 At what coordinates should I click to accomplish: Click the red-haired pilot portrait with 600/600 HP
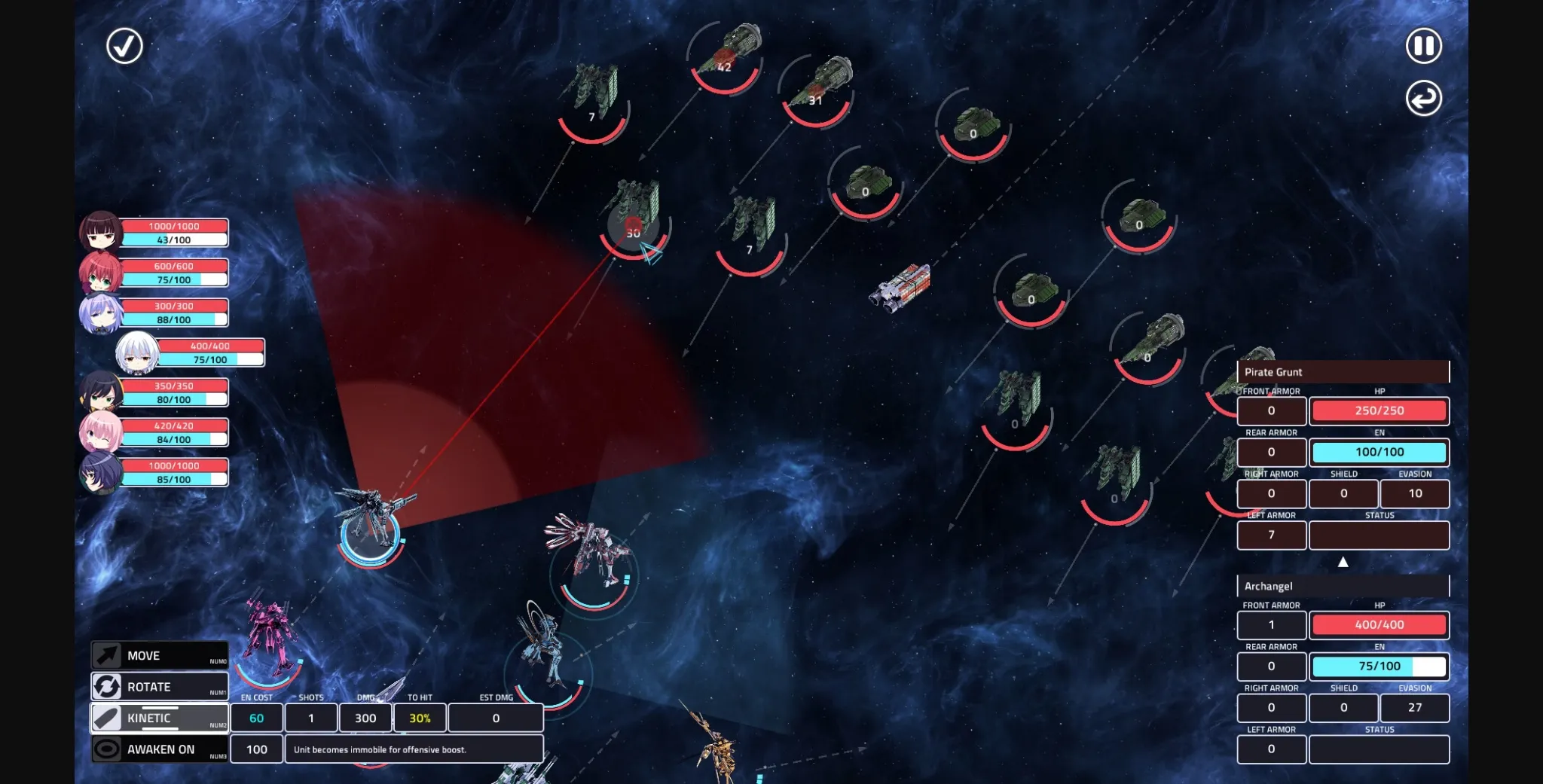tap(102, 272)
